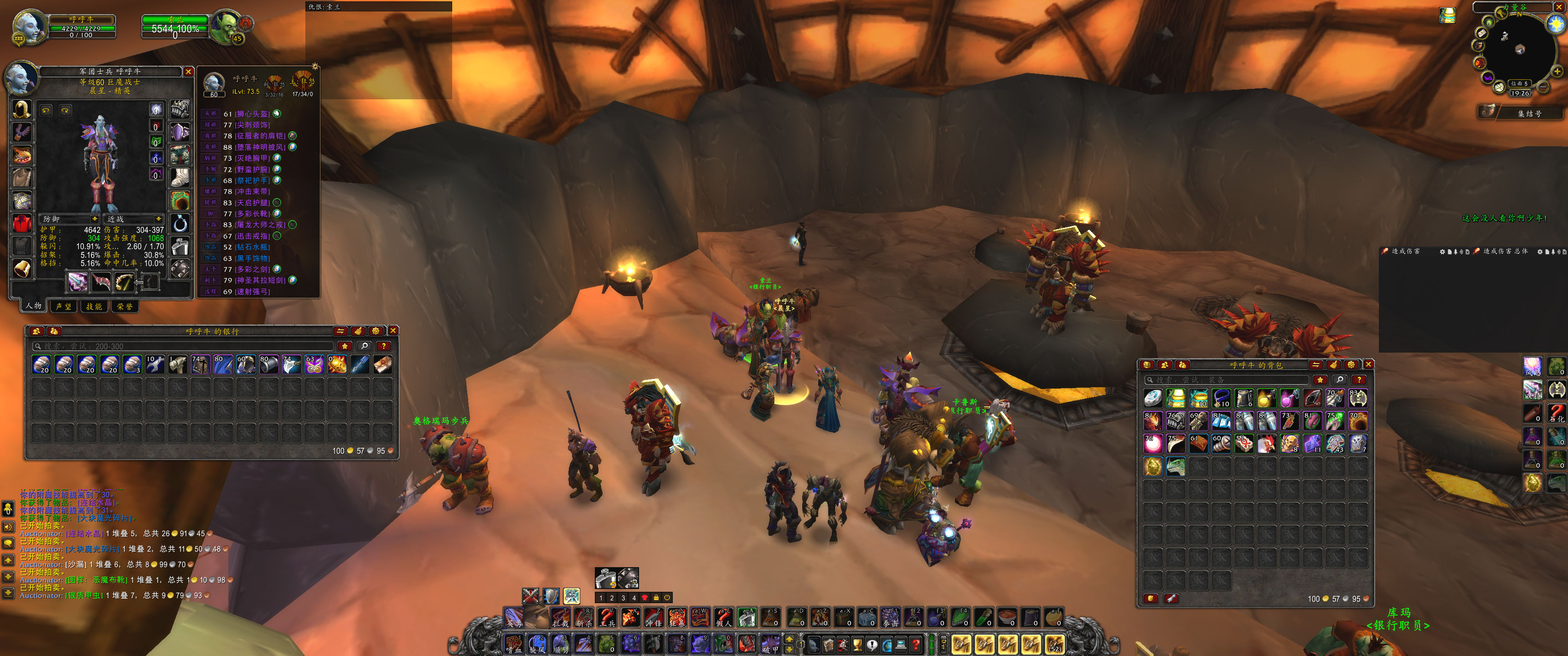The width and height of the screenshot is (1568, 656).
Task: Open the backpack settings gear button
Action: coord(1351,364)
